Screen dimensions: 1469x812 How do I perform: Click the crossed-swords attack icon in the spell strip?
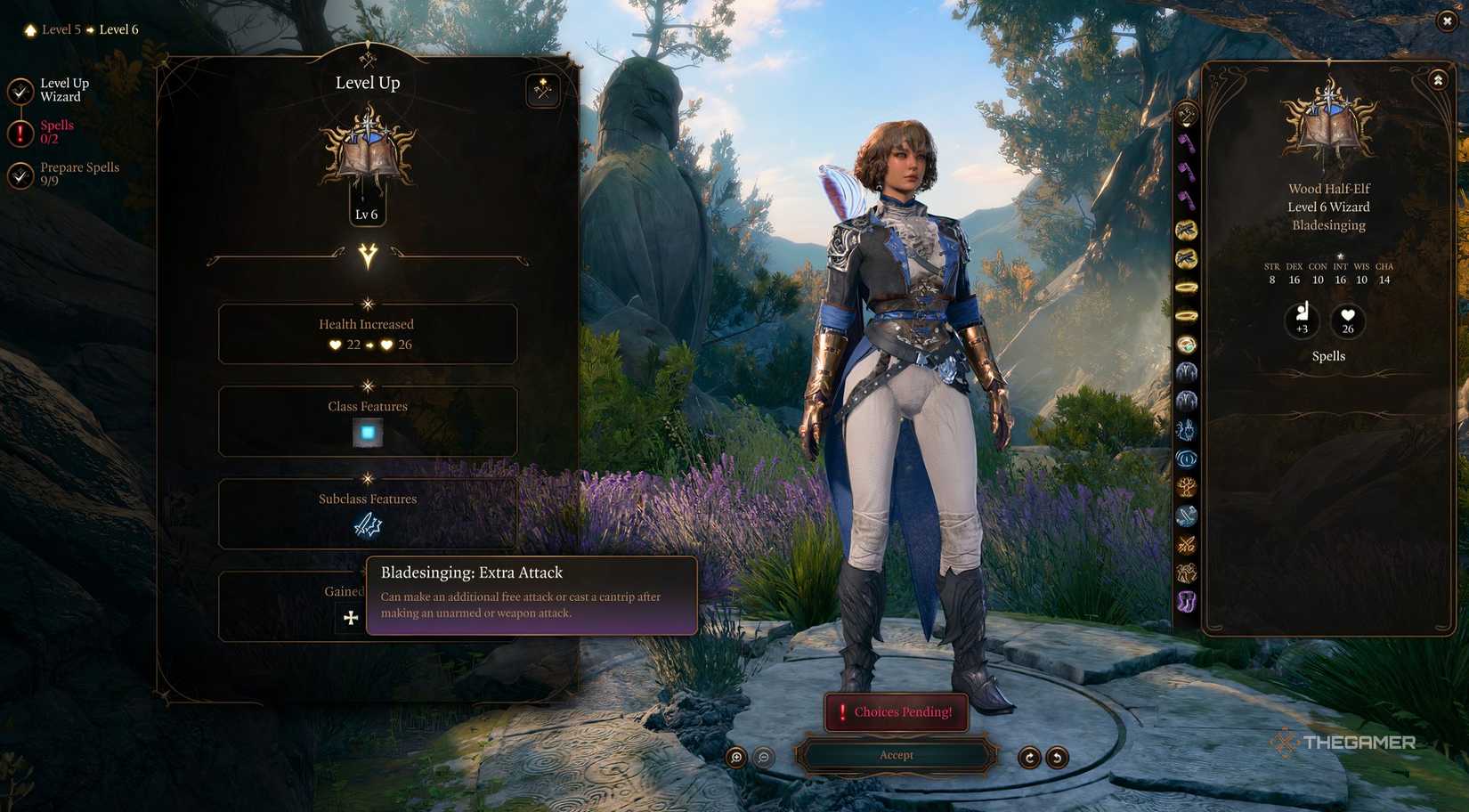click(x=1188, y=541)
